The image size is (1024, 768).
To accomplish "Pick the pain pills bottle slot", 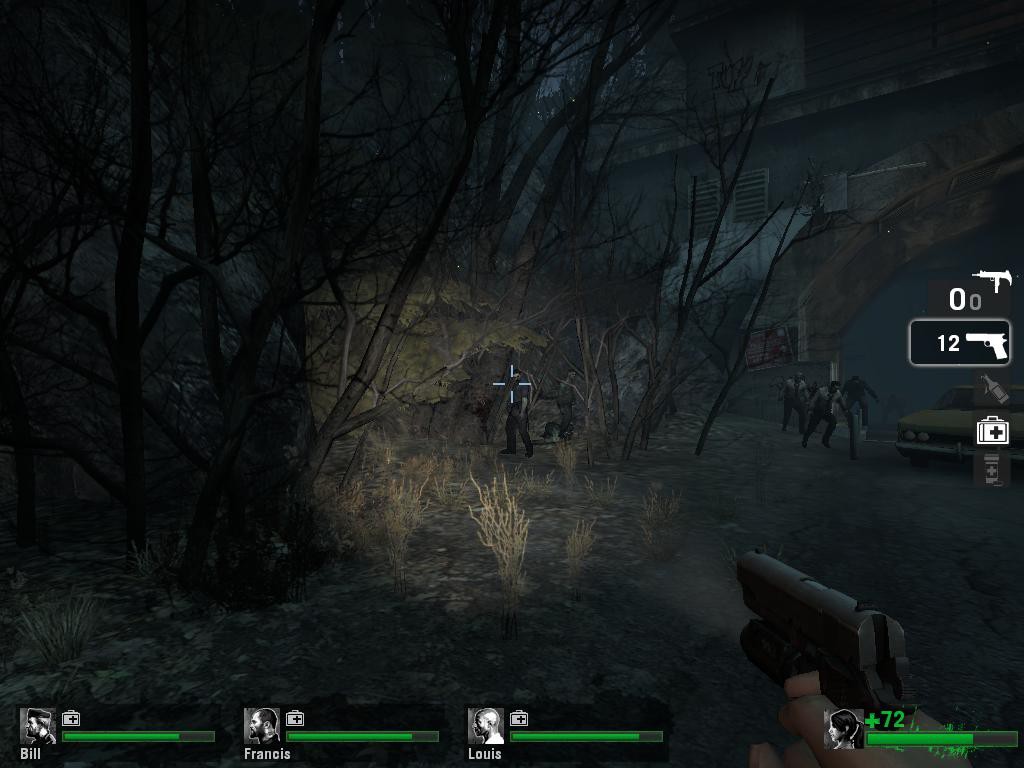I will pos(992,468).
